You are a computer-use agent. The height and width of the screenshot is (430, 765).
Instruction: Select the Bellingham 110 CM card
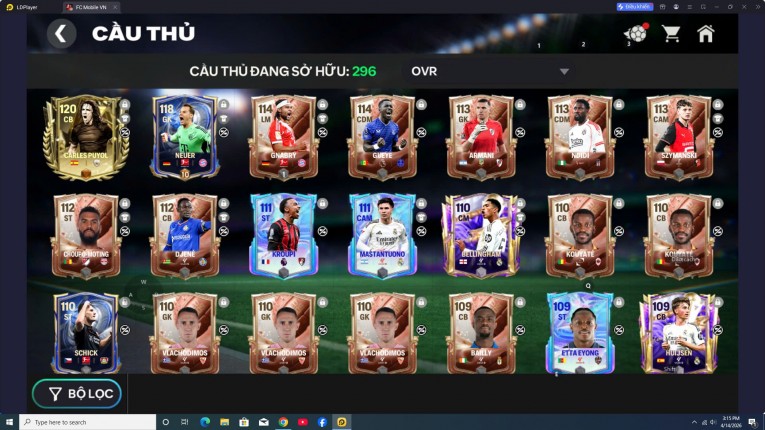coord(481,236)
